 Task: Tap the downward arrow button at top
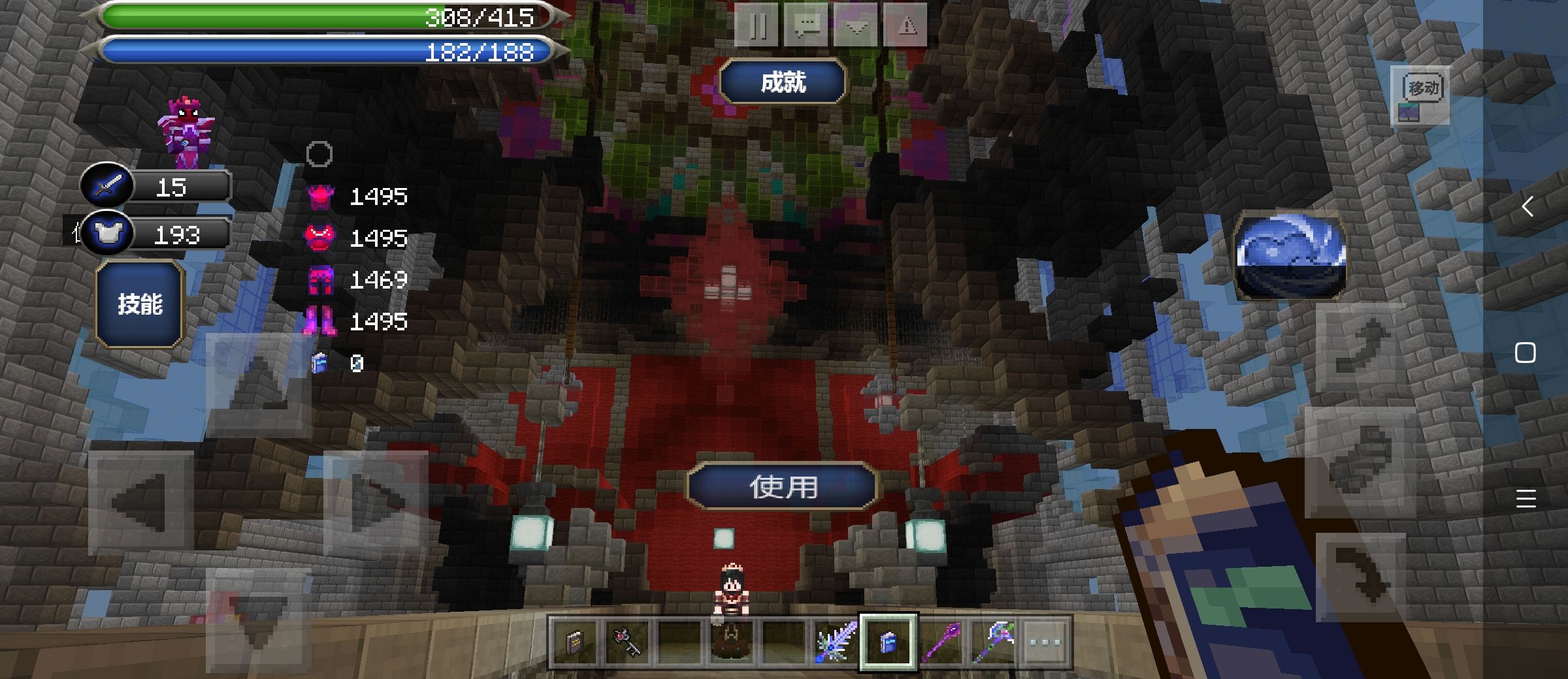click(856, 26)
